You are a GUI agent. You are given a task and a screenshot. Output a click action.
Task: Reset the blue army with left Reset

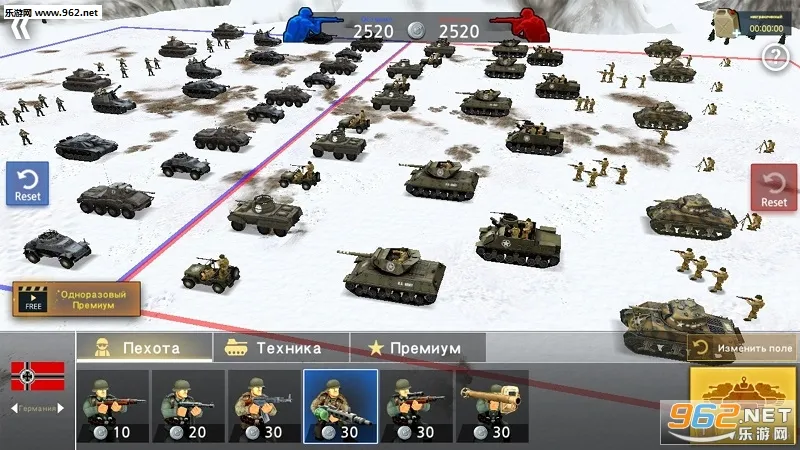tap(27, 184)
